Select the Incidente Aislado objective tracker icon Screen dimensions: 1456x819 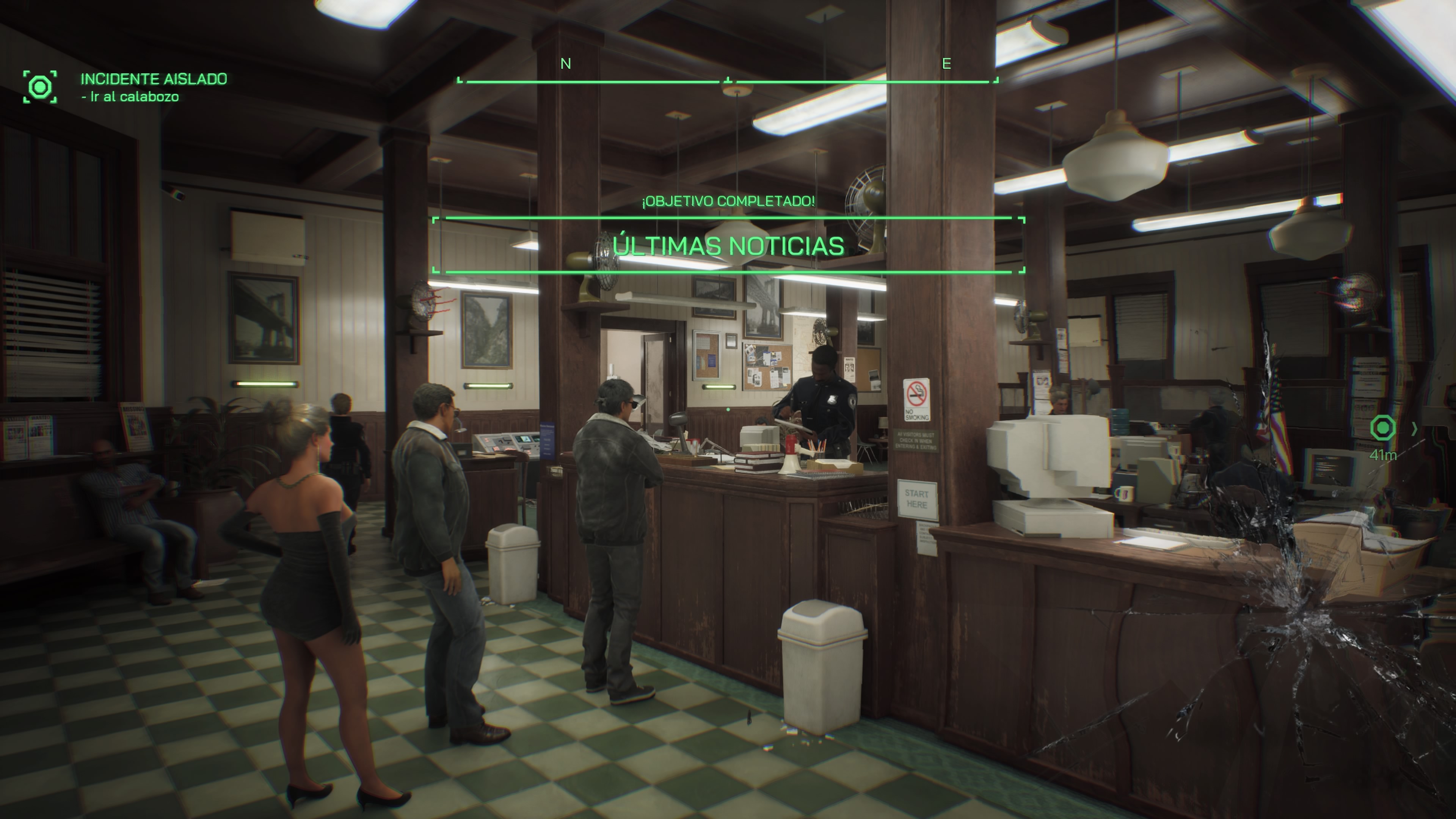[40, 87]
